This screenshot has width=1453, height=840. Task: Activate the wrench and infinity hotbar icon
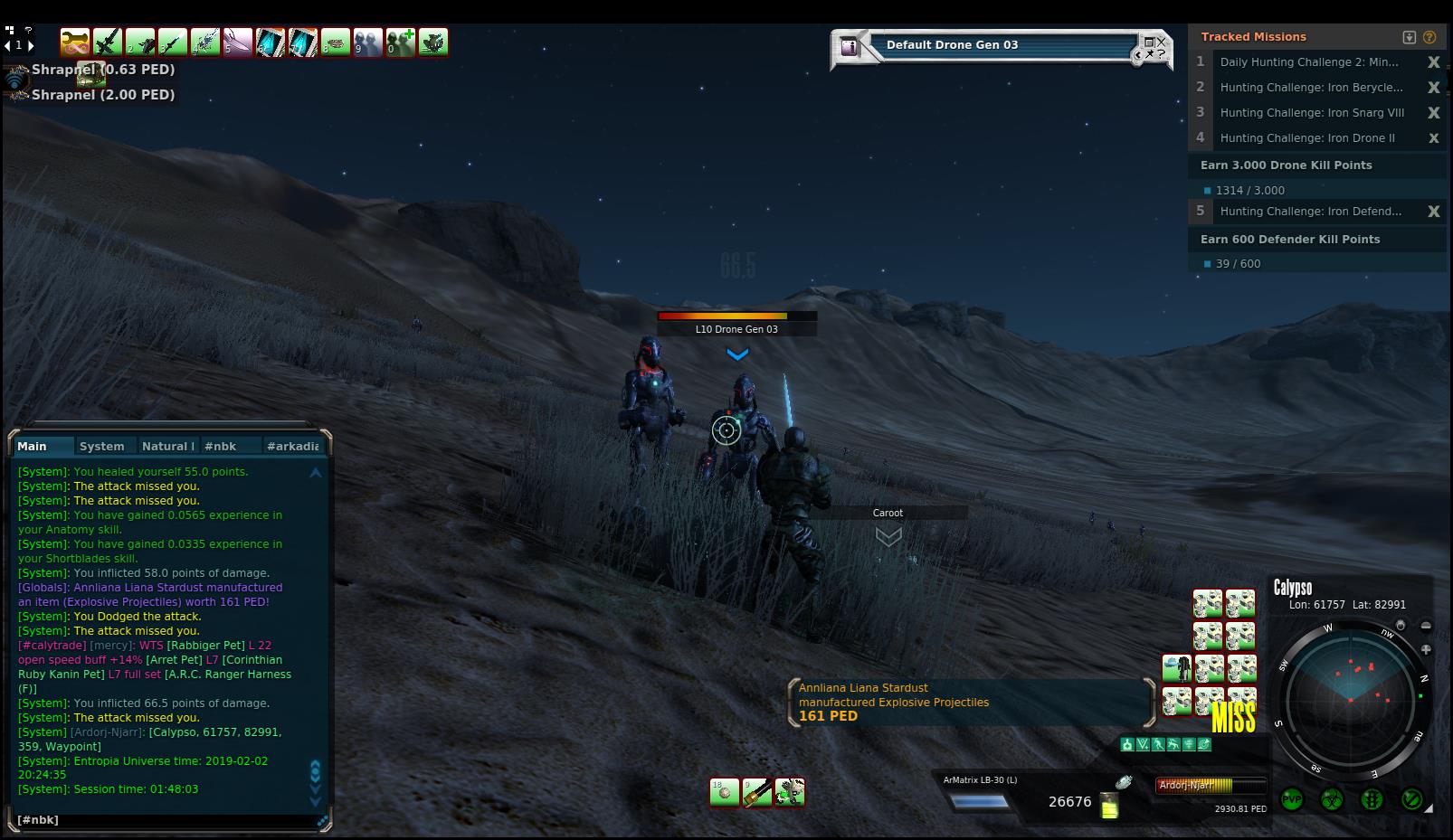click(x=75, y=42)
